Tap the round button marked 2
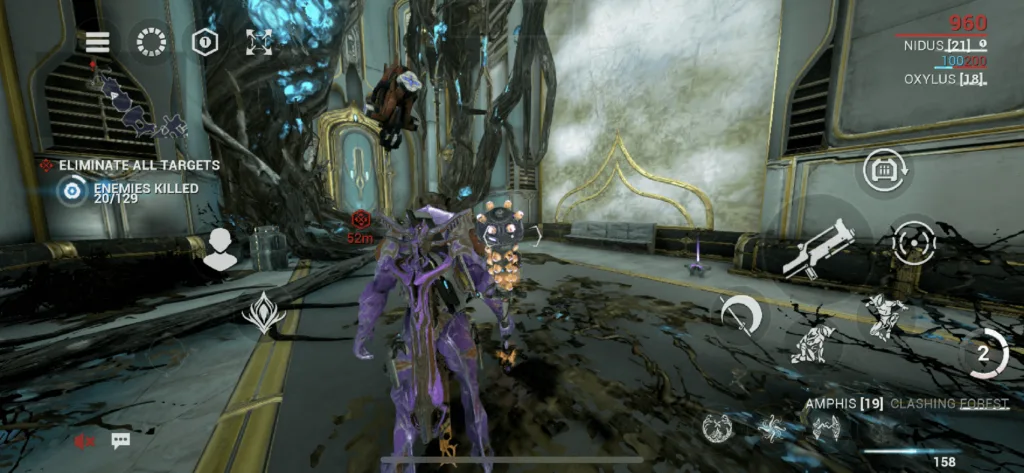 tap(982, 353)
